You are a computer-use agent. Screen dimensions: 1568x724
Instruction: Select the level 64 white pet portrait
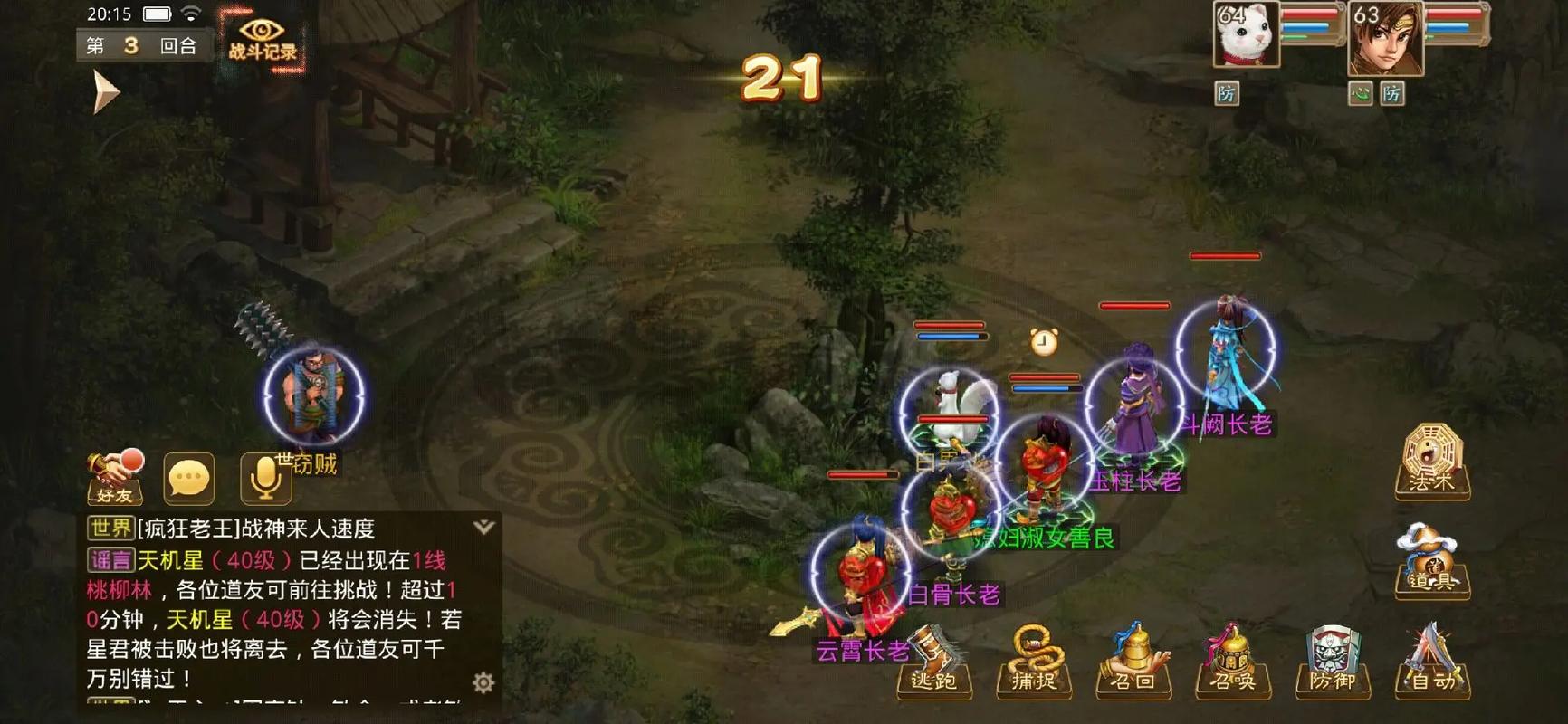(x=1247, y=34)
